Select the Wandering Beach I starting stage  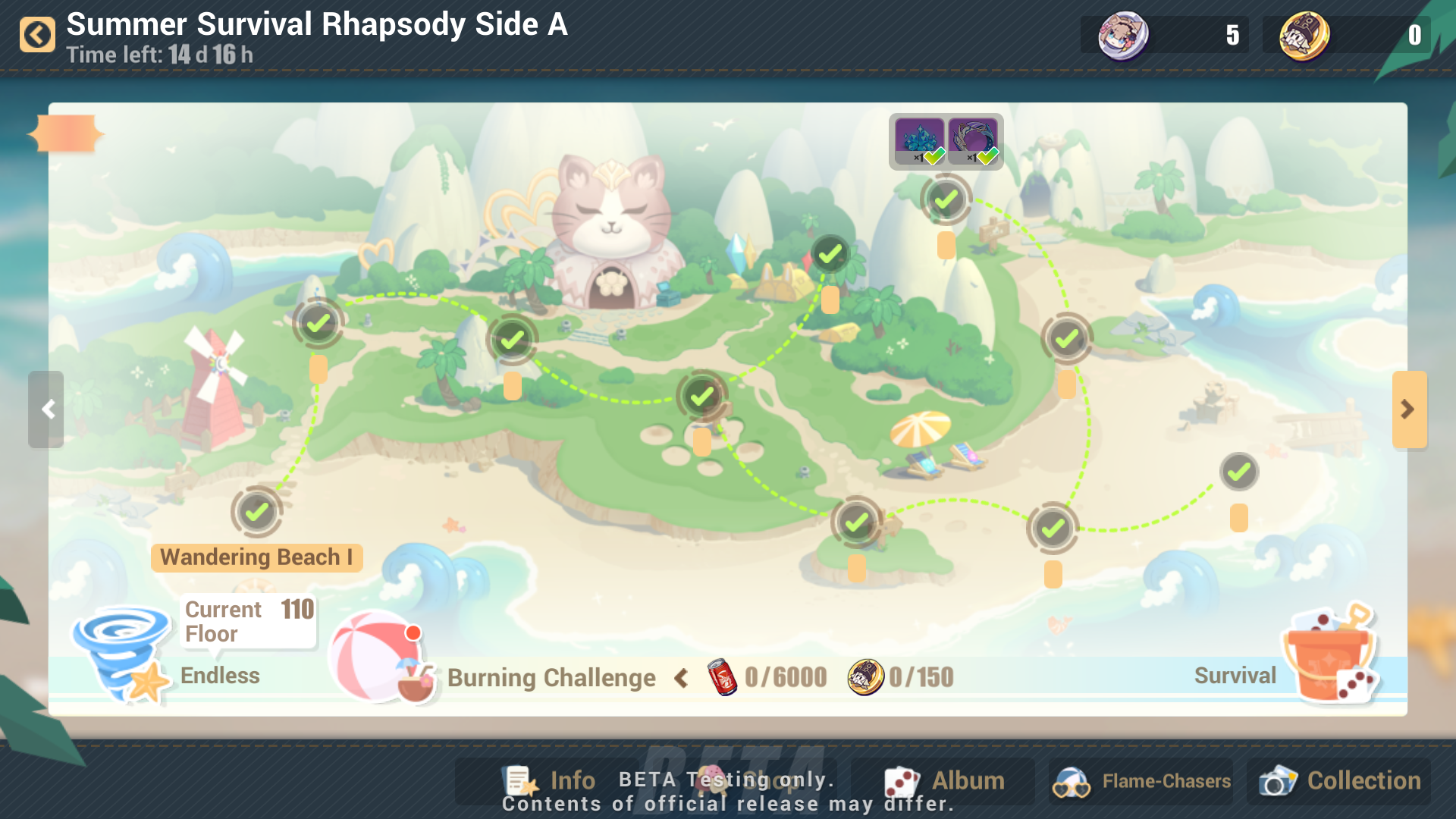tap(257, 512)
